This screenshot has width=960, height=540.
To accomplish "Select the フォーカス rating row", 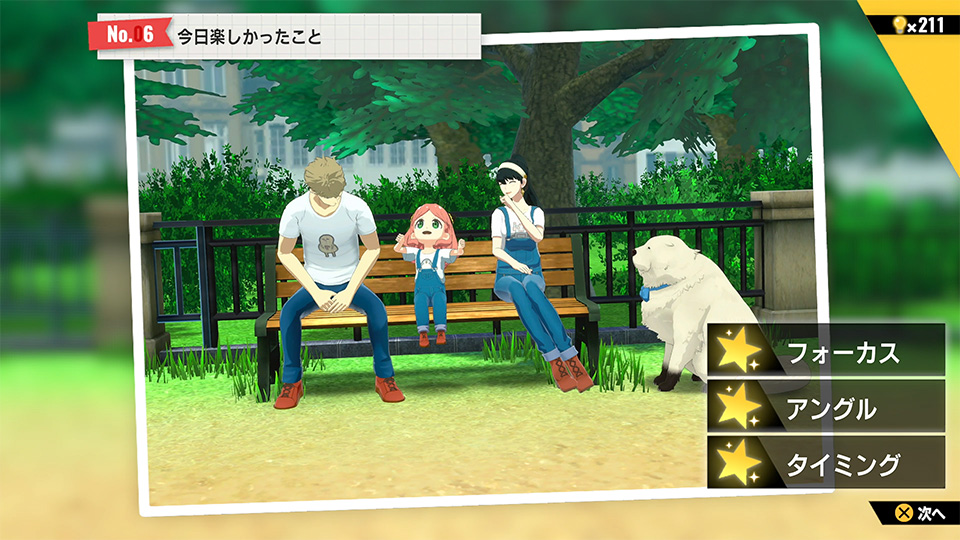I will [x=826, y=351].
